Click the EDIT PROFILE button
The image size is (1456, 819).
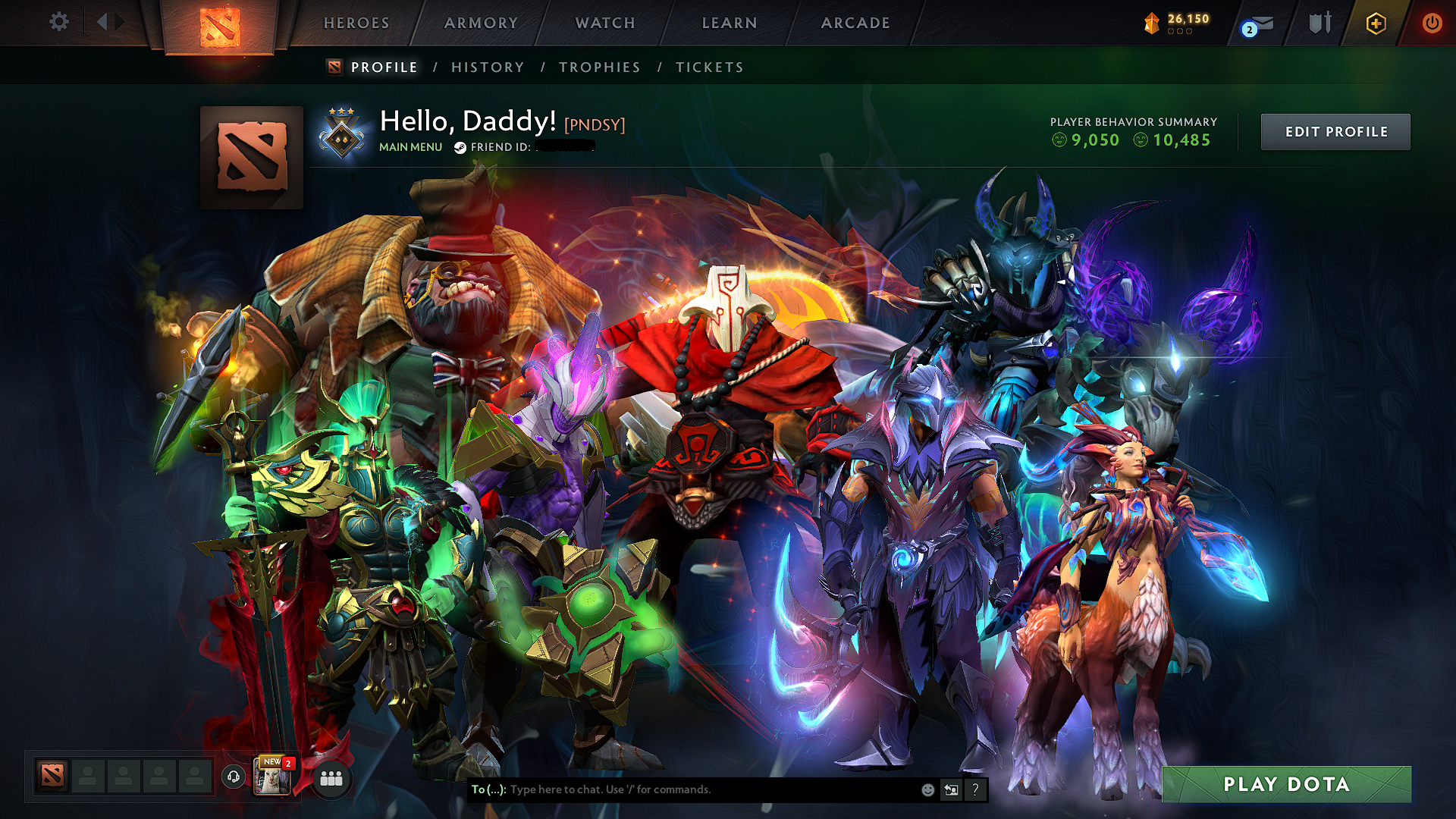[1335, 131]
